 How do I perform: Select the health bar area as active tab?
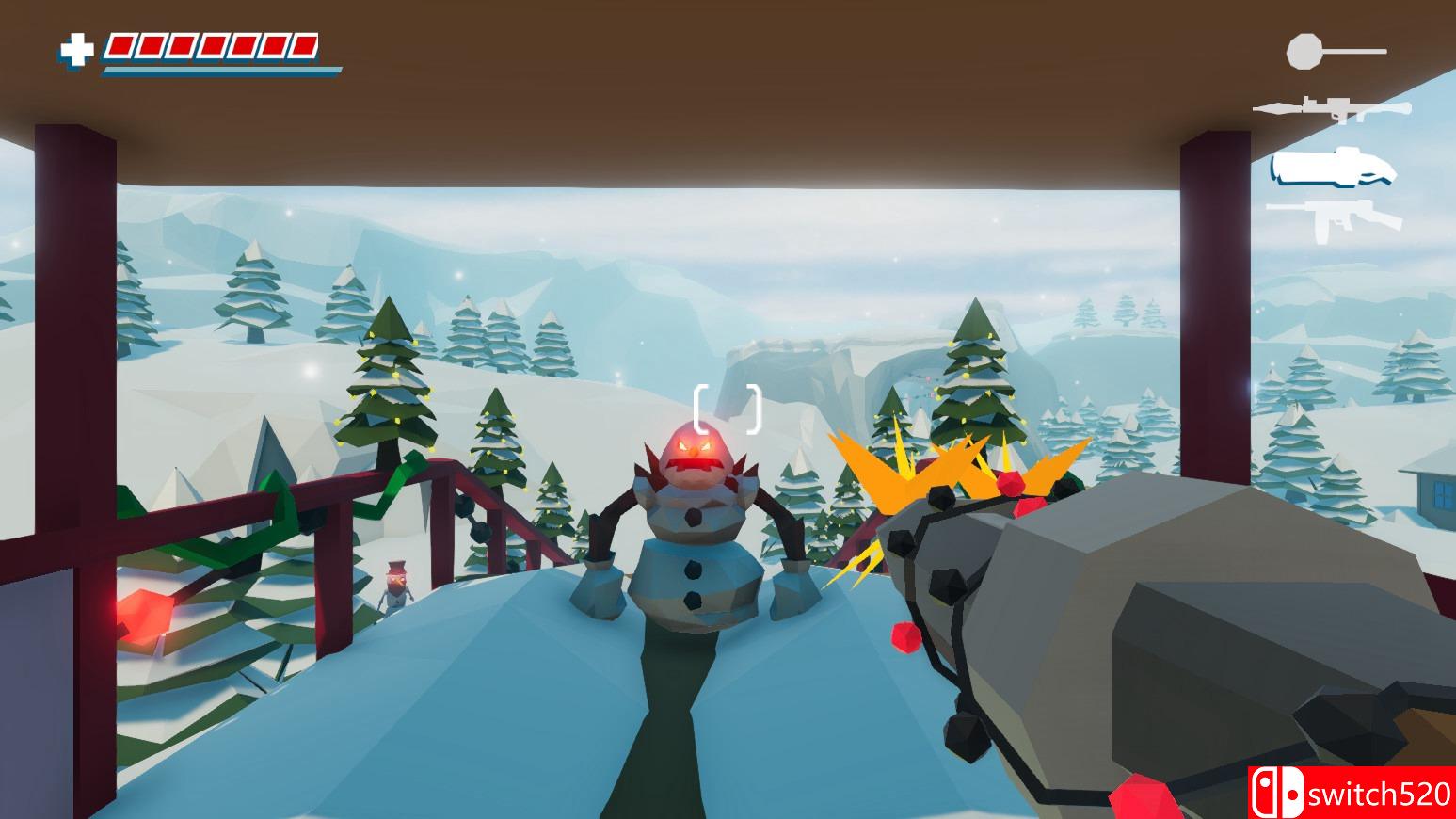coord(211,45)
